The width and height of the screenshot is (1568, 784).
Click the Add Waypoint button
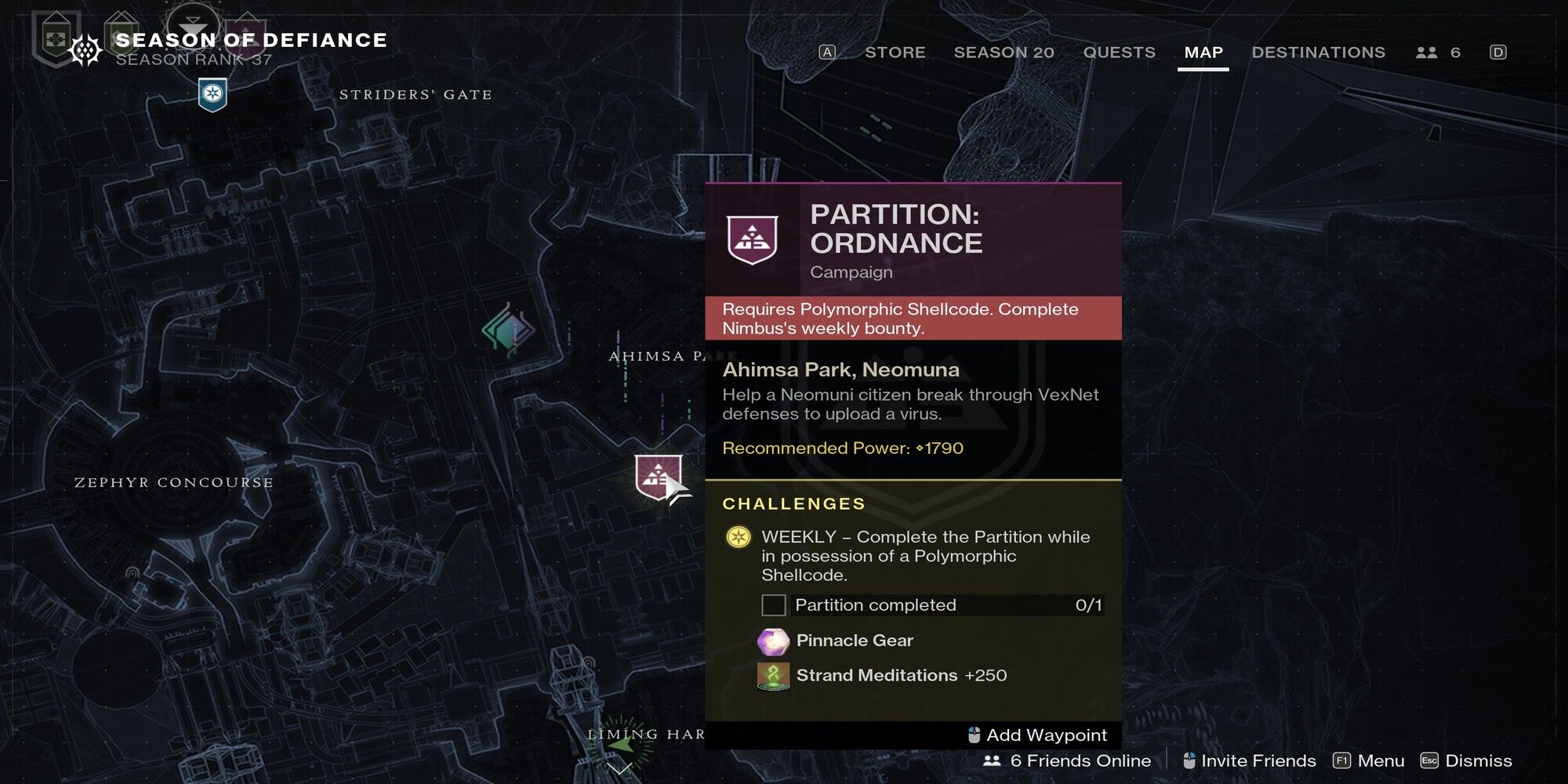coord(1038,735)
